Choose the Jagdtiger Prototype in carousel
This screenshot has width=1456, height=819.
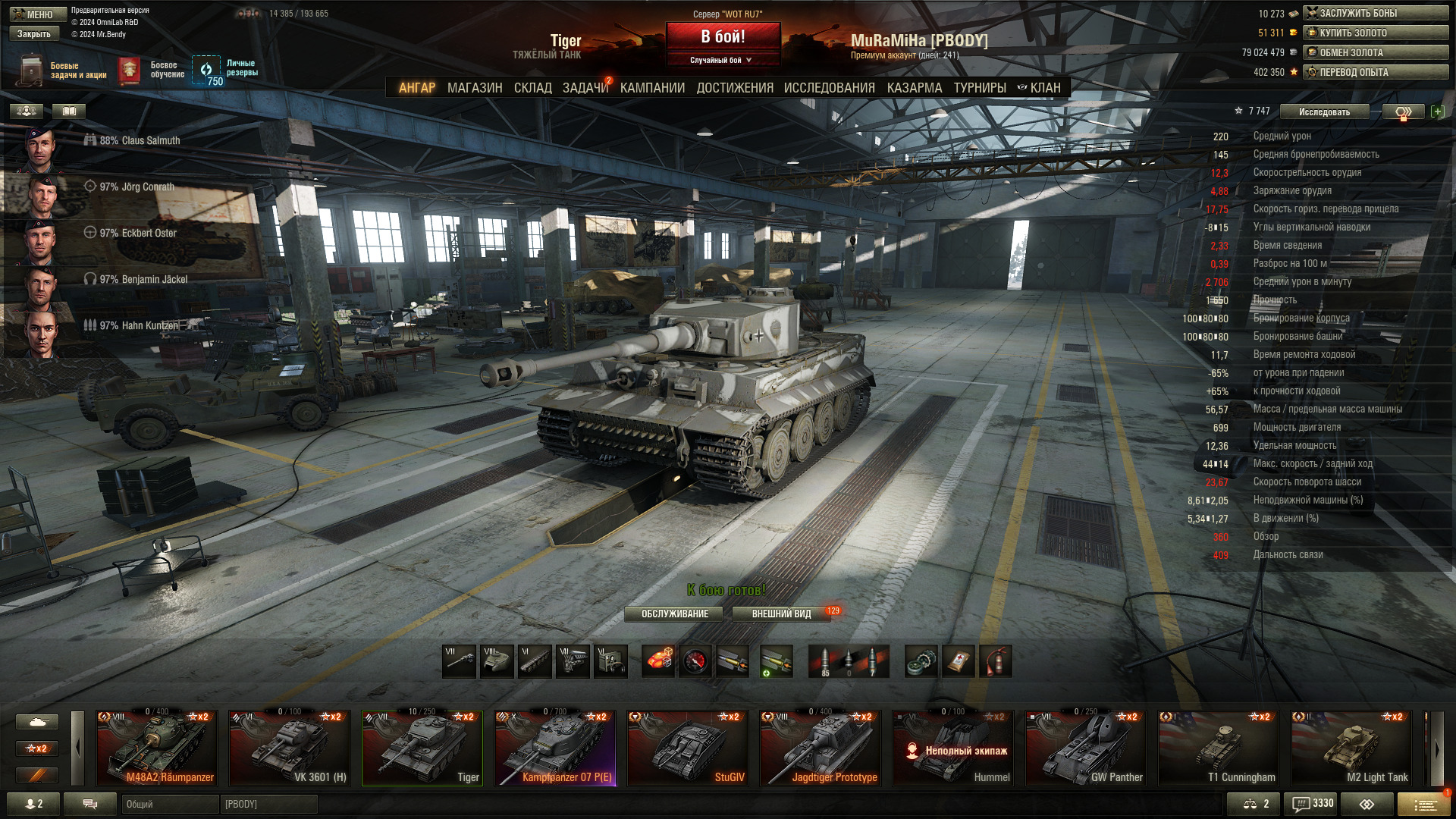point(821,748)
